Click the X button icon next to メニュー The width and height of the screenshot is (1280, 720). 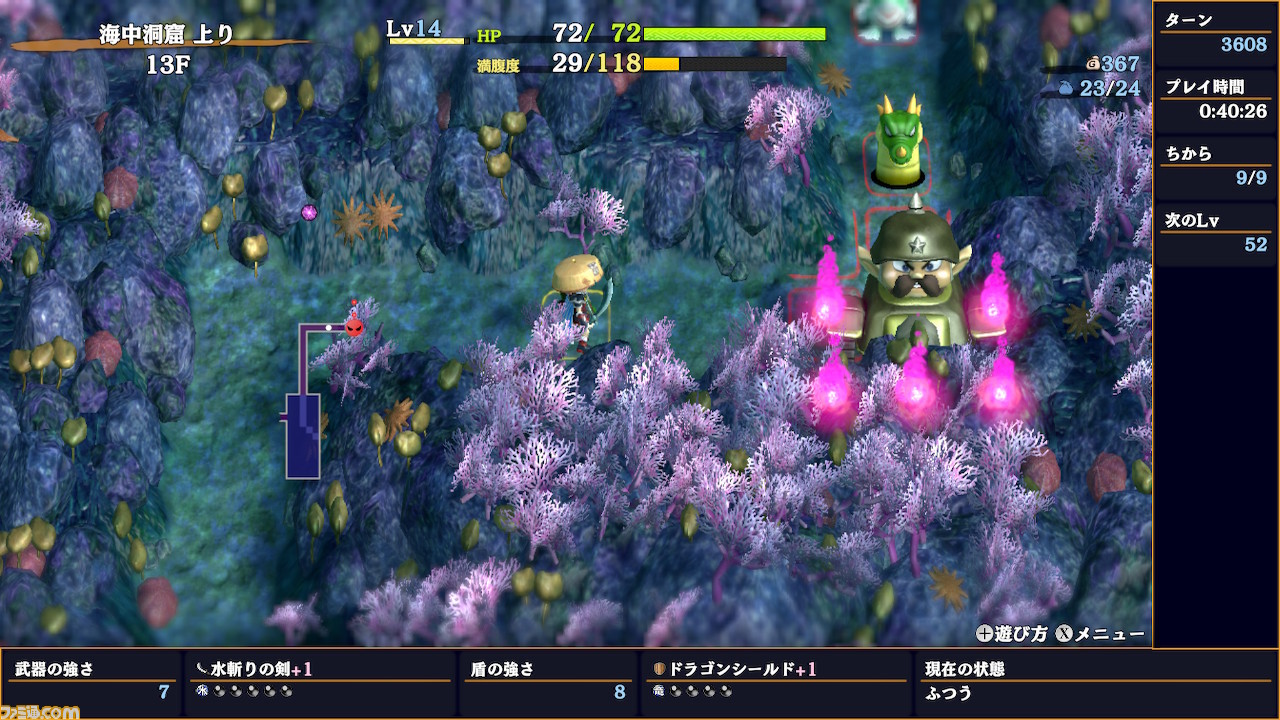[x=1063, y=632]
